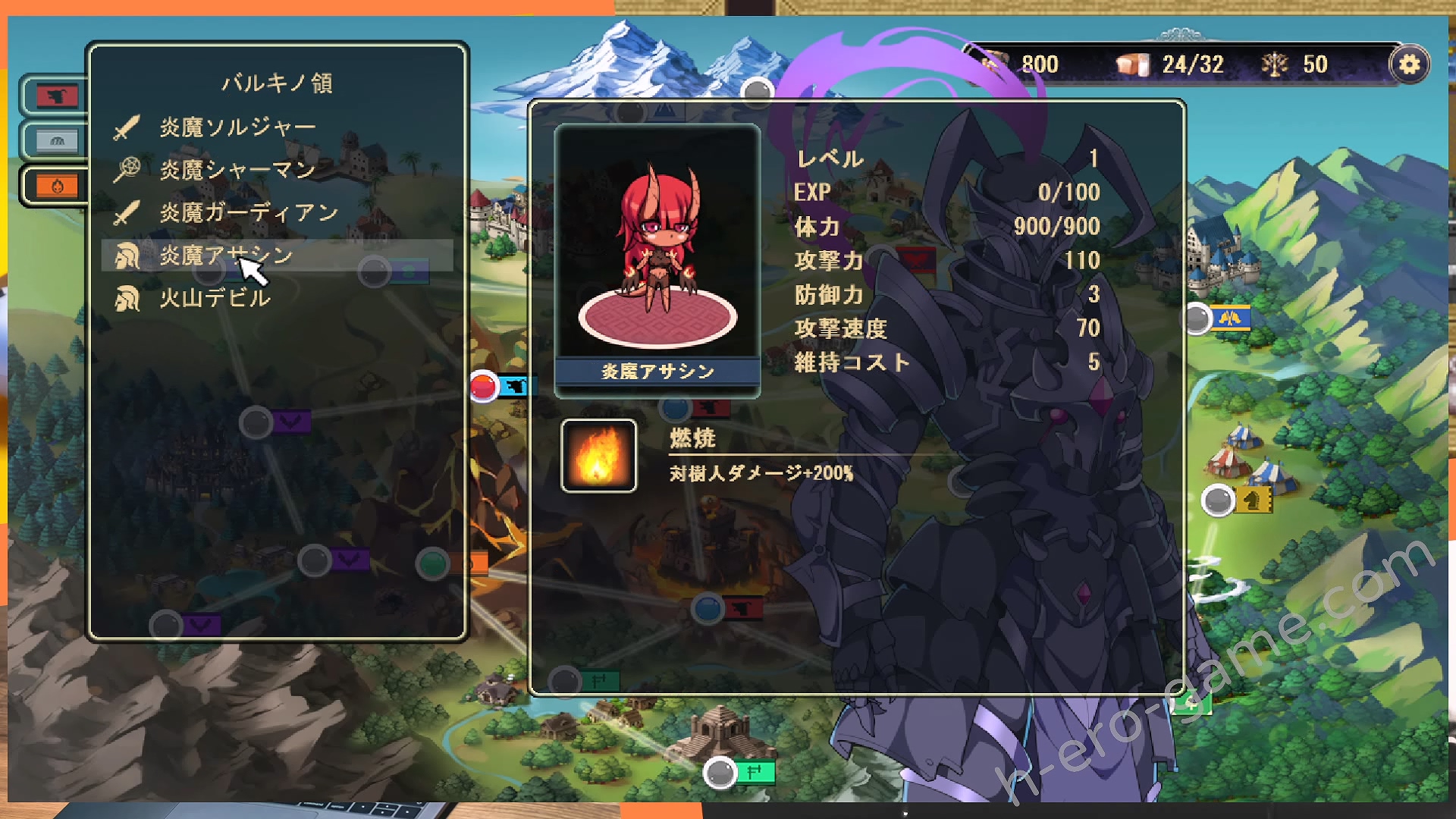Pick the 火山デビル unit entry

[215, 298]
